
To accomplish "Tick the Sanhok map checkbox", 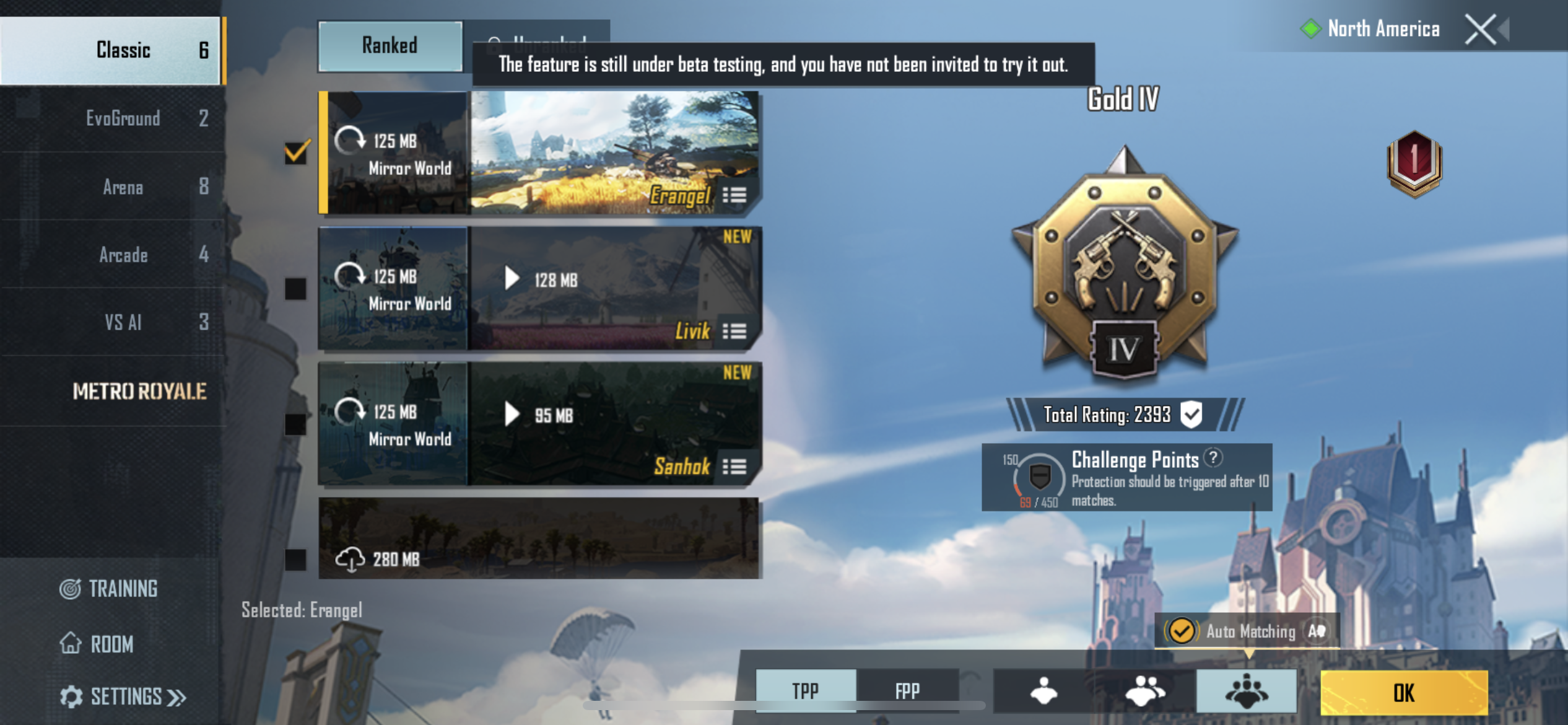I will pyautogui.click(x=295, y=424).
